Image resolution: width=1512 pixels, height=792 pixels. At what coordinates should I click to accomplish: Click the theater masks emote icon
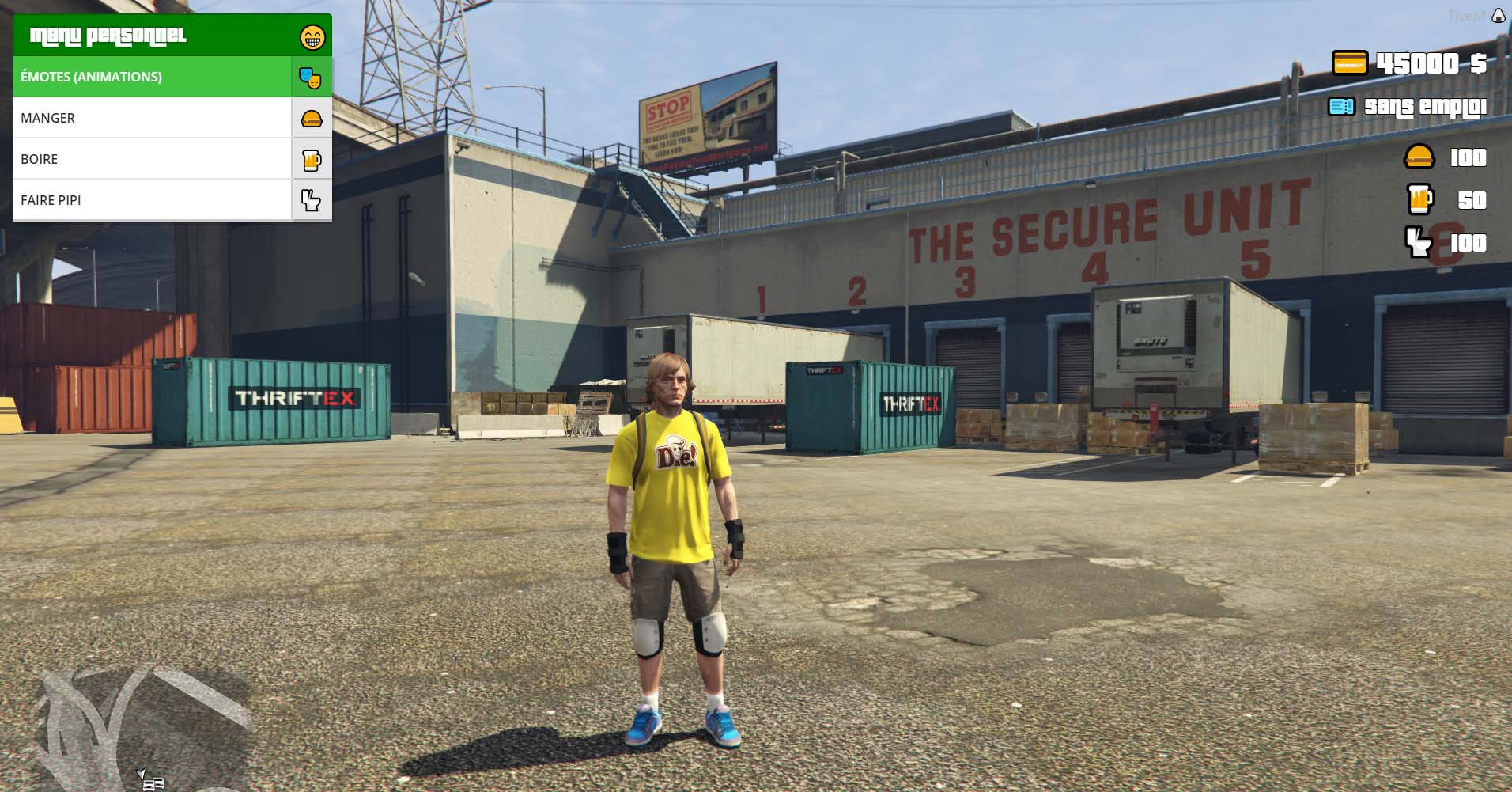[311, 77]
